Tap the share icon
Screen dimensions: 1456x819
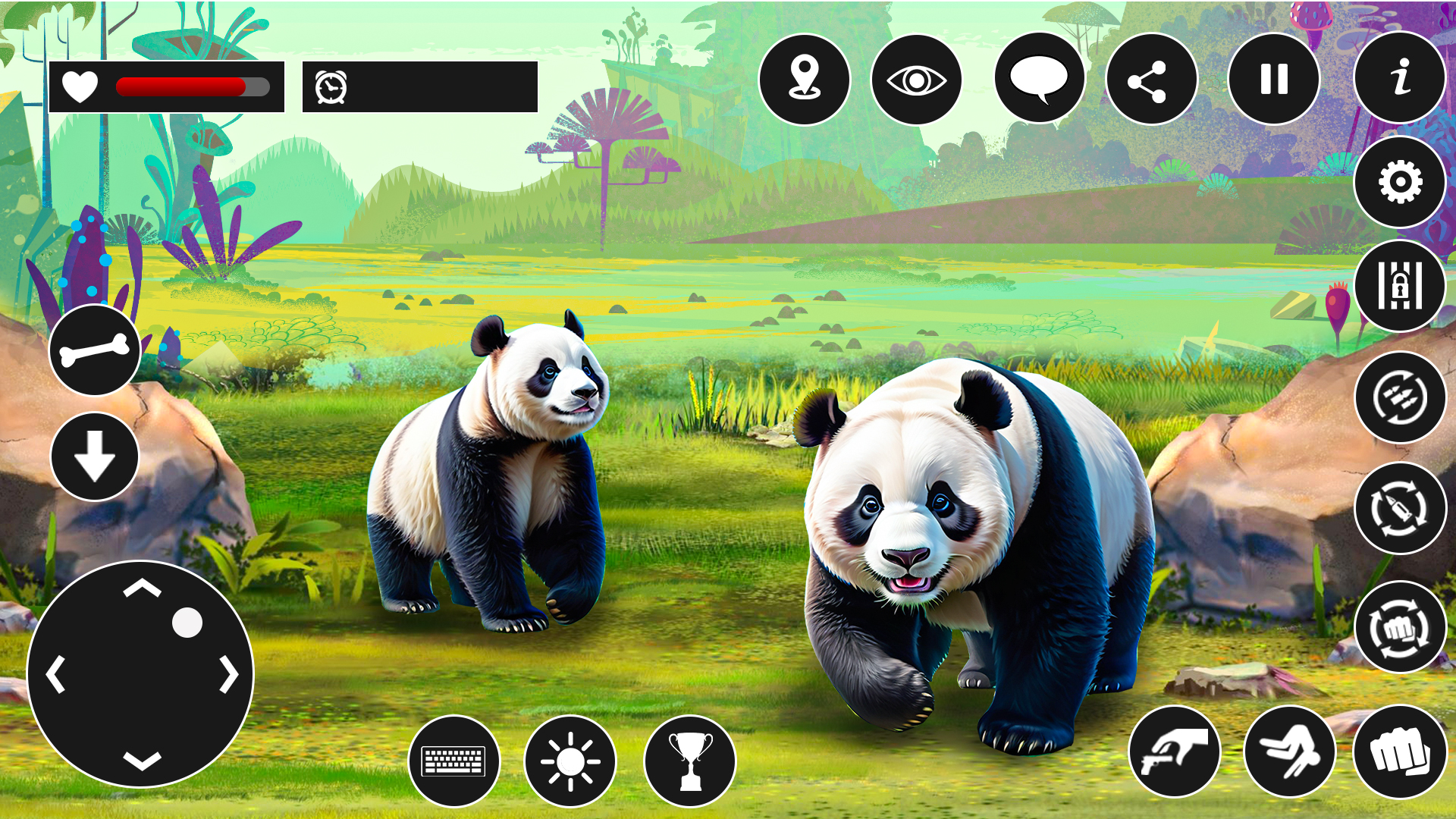click(1153, 80)
